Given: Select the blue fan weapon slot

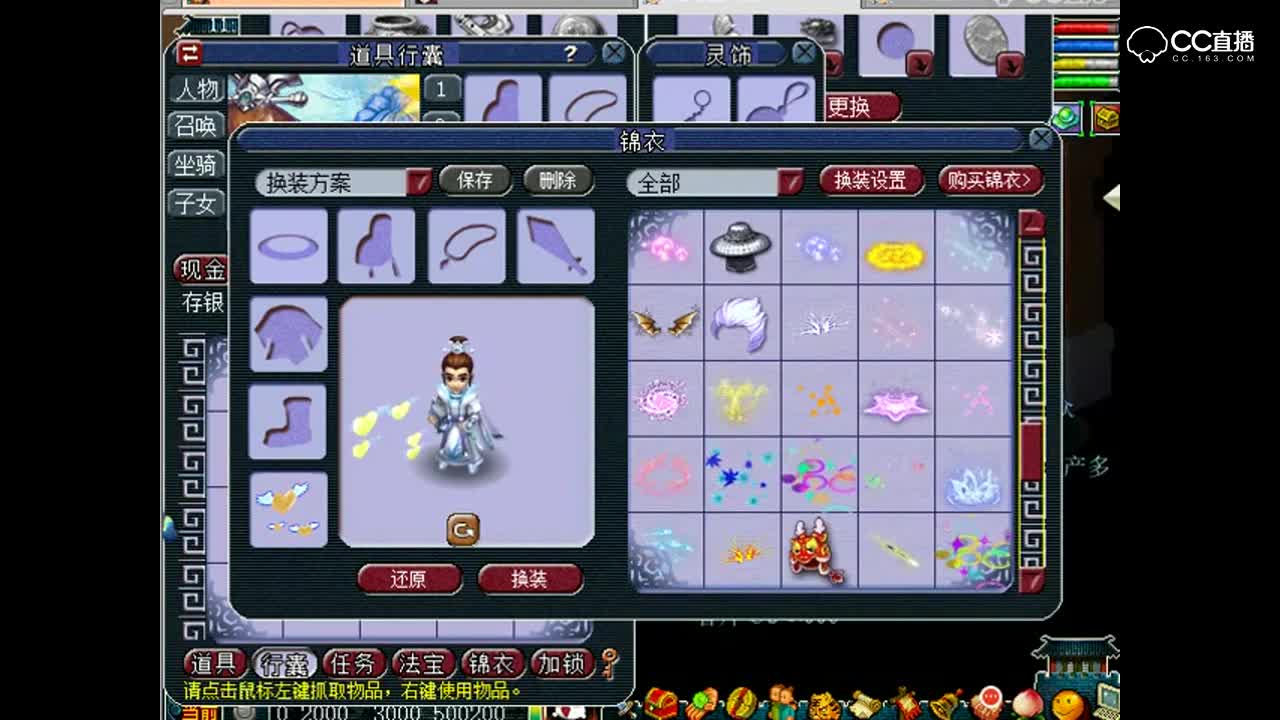Looking at the screenshot, I should click(x=556, y=246).
